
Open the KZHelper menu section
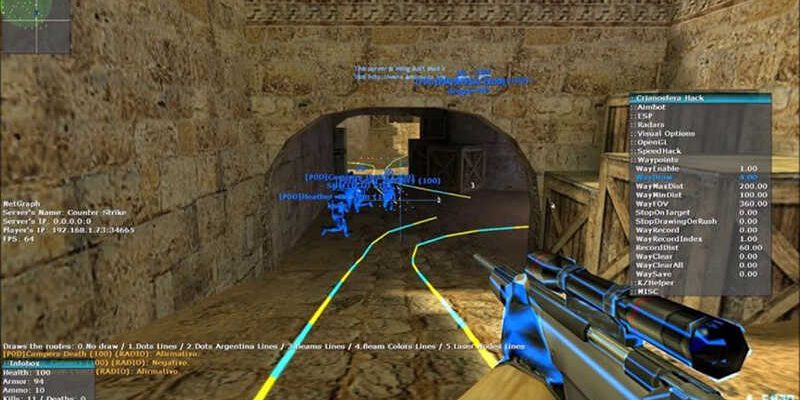point(655,283)
